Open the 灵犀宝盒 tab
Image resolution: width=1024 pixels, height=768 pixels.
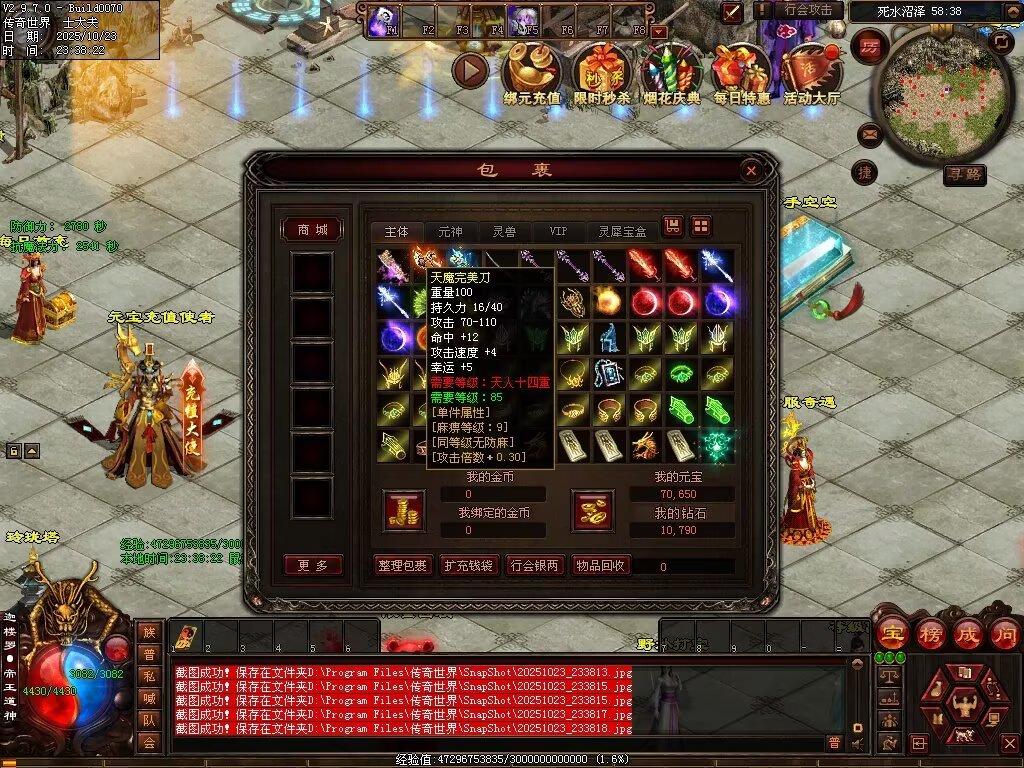[622, 231]
